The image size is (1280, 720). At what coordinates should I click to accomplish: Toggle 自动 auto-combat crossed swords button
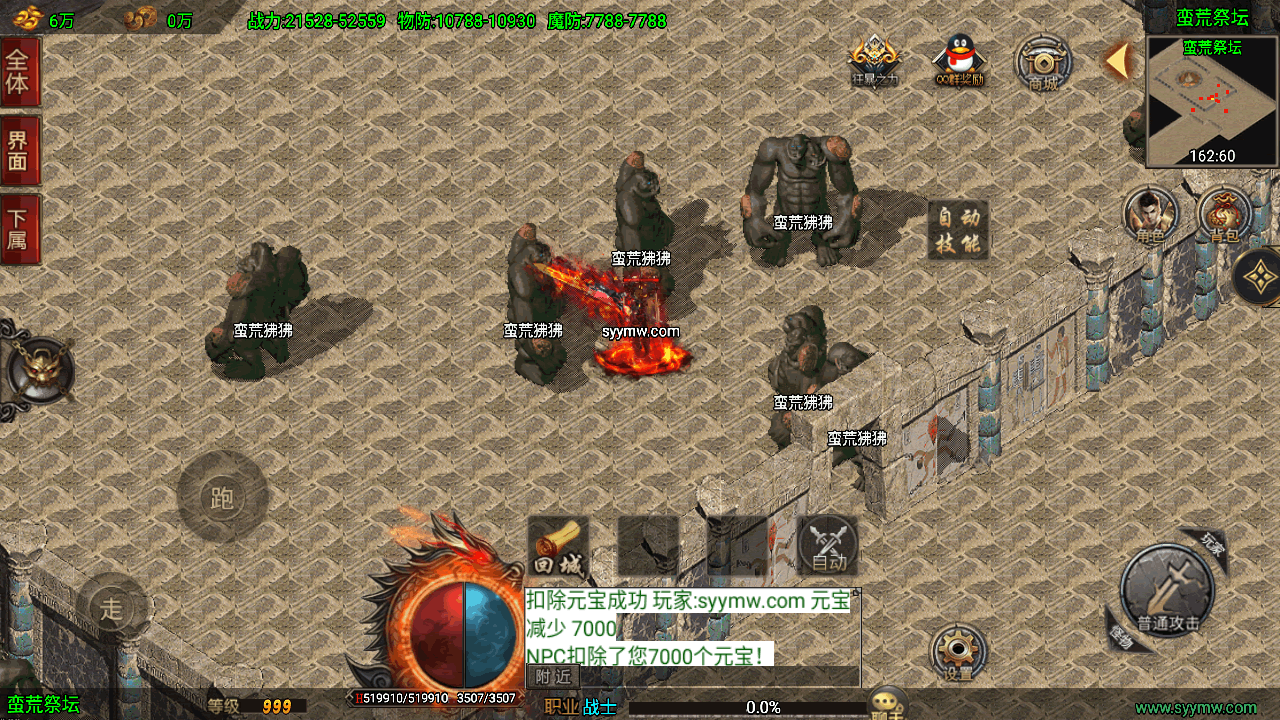coord(828,546)
